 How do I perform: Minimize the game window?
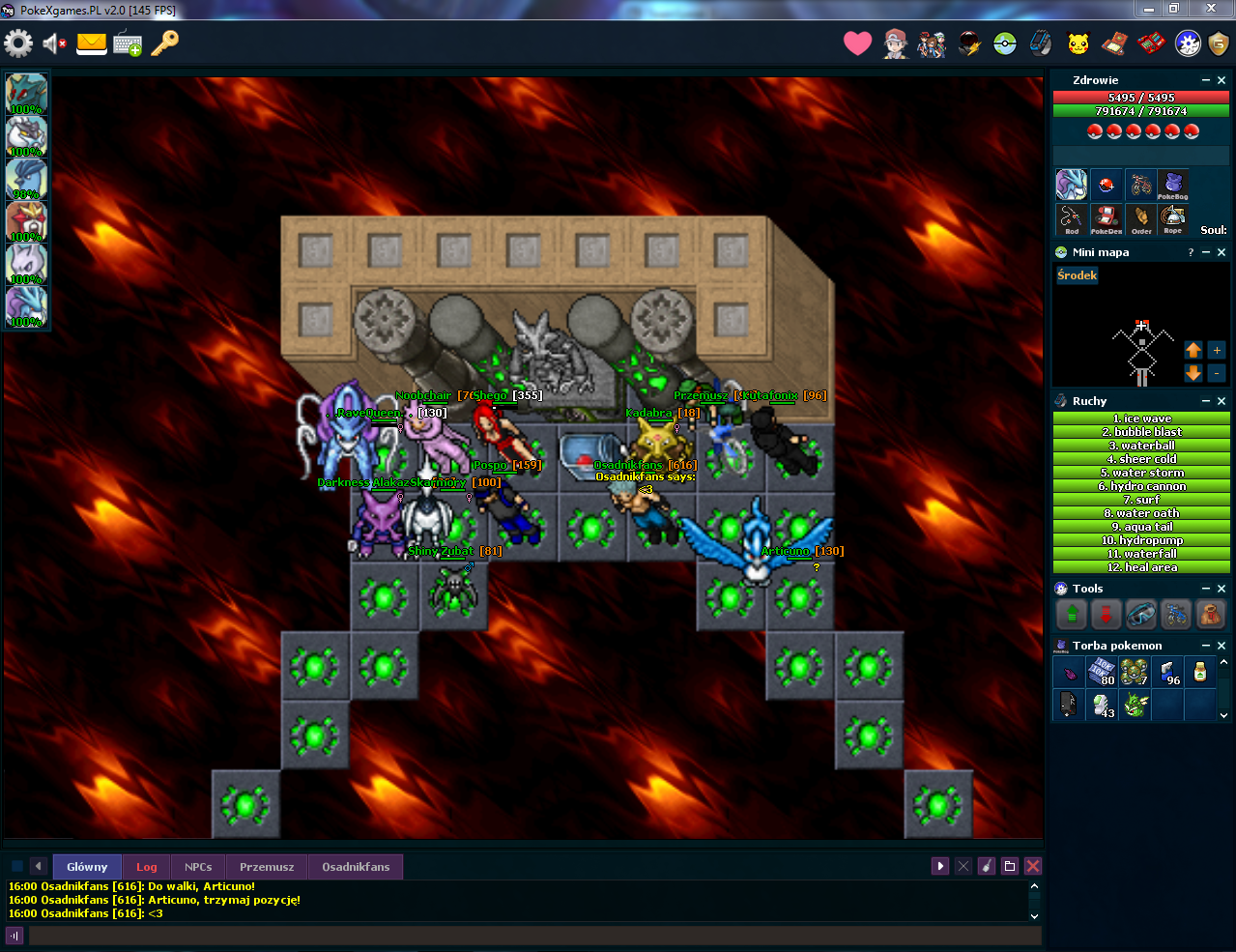[x=1148, y=9]
